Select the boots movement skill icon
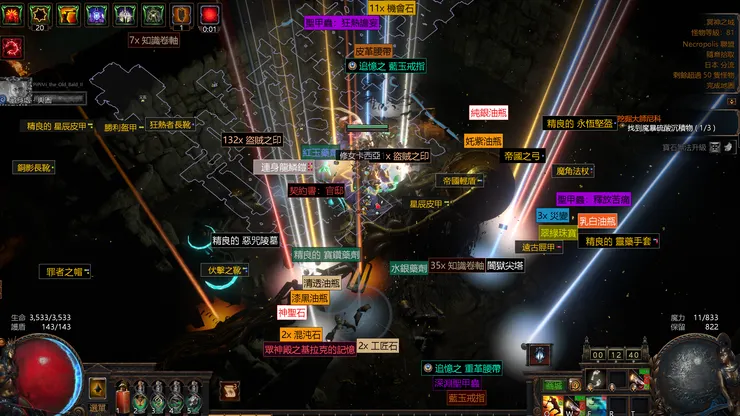The height and width of the screenshot is (416, 740). [597, 380]
